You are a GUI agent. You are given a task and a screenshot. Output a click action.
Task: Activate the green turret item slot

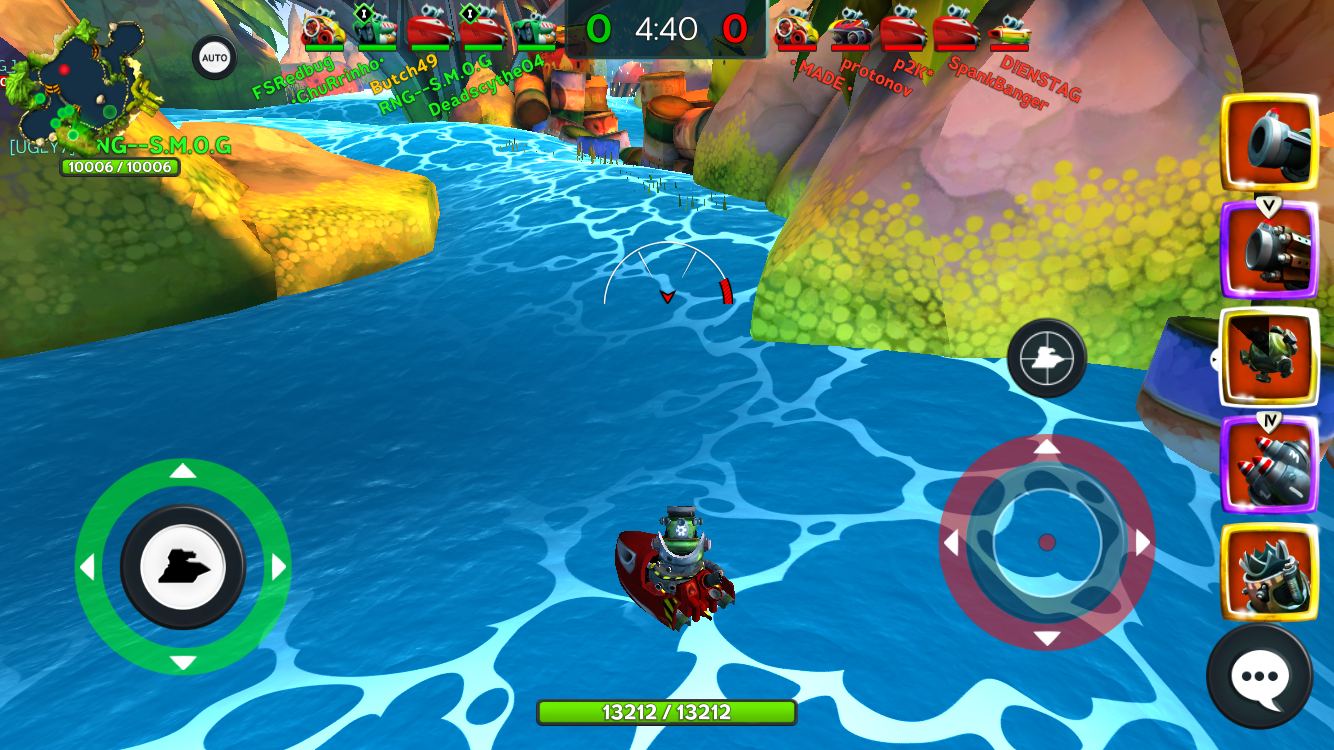[x=1270, y=357]
